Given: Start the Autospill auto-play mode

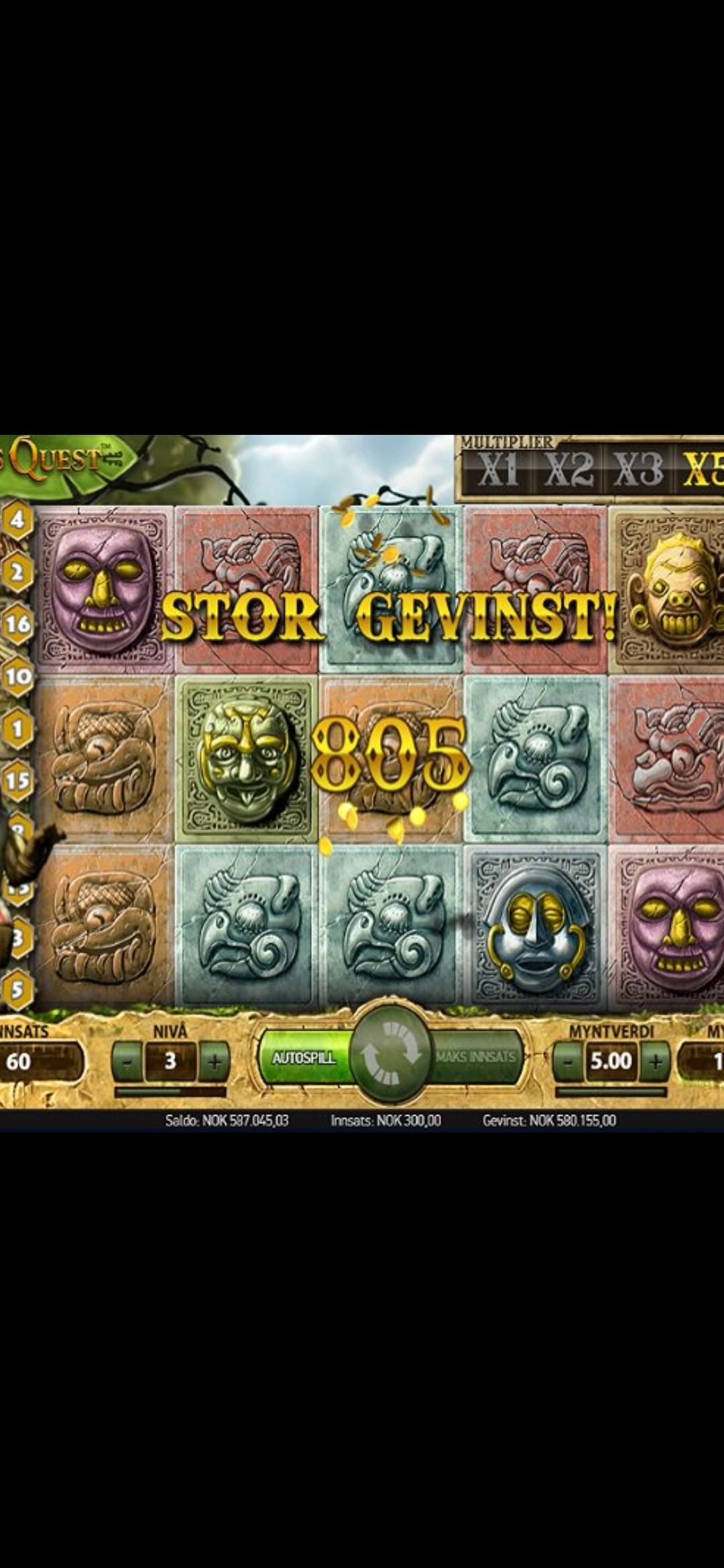Looking at the screenshot, I should pos(305,1058).
